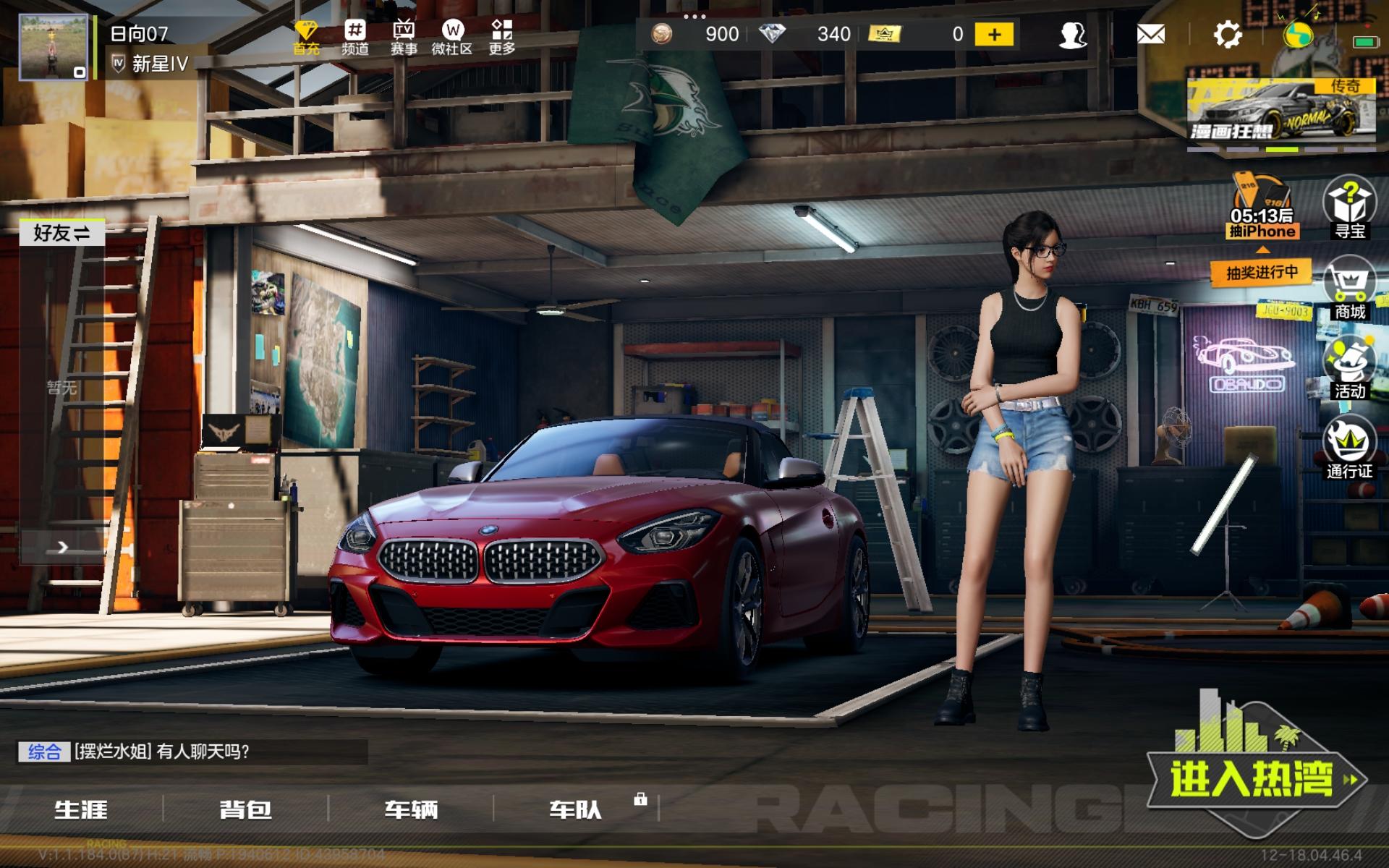The width and height of the screenshot is (1389, 868).
Task: Open the 通行证 battle pass
Action: click(1349, 448)
